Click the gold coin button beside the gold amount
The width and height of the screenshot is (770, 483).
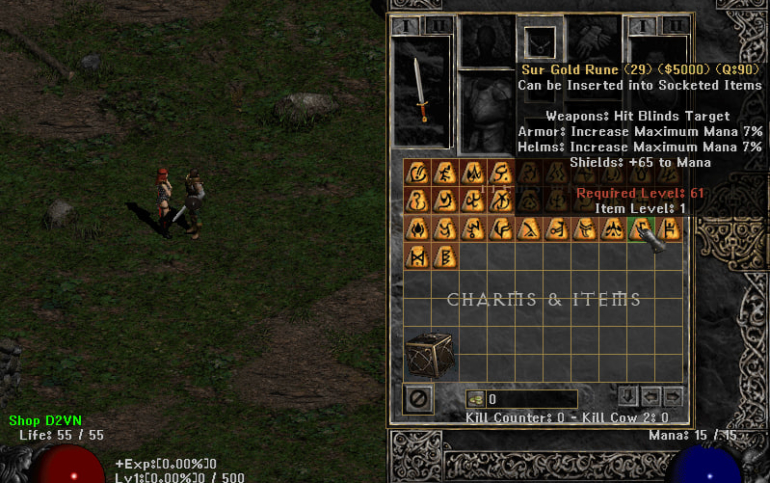tap(475, 399)
